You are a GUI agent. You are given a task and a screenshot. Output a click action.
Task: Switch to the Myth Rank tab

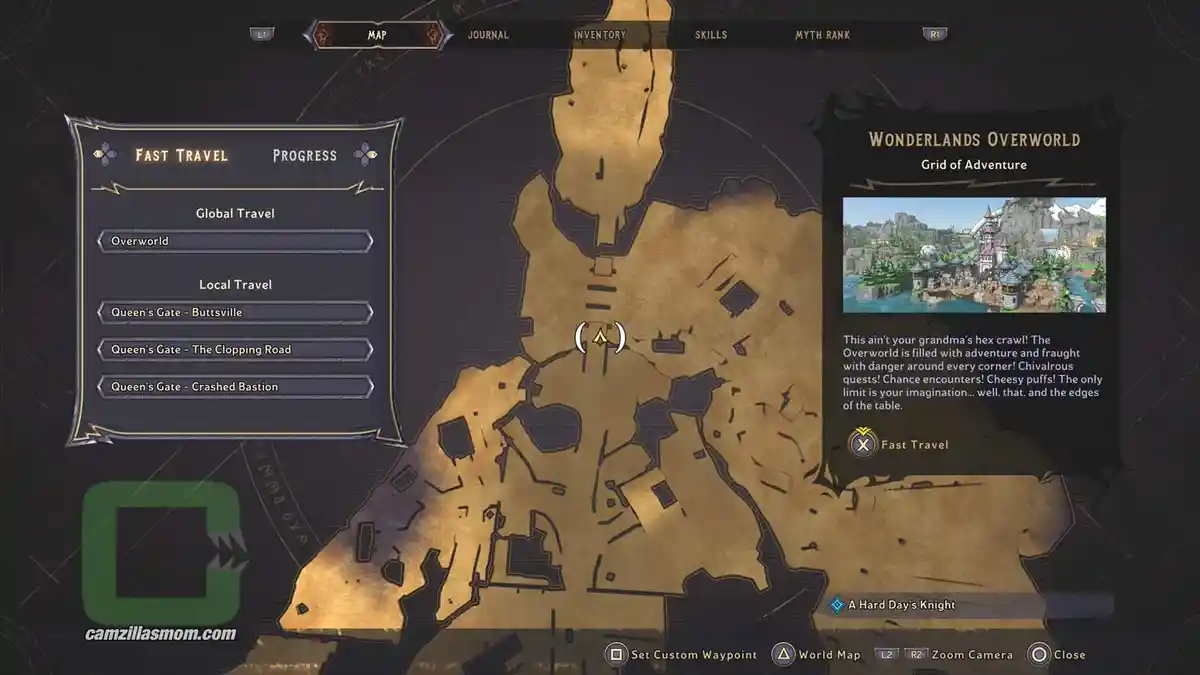[822, 35]
